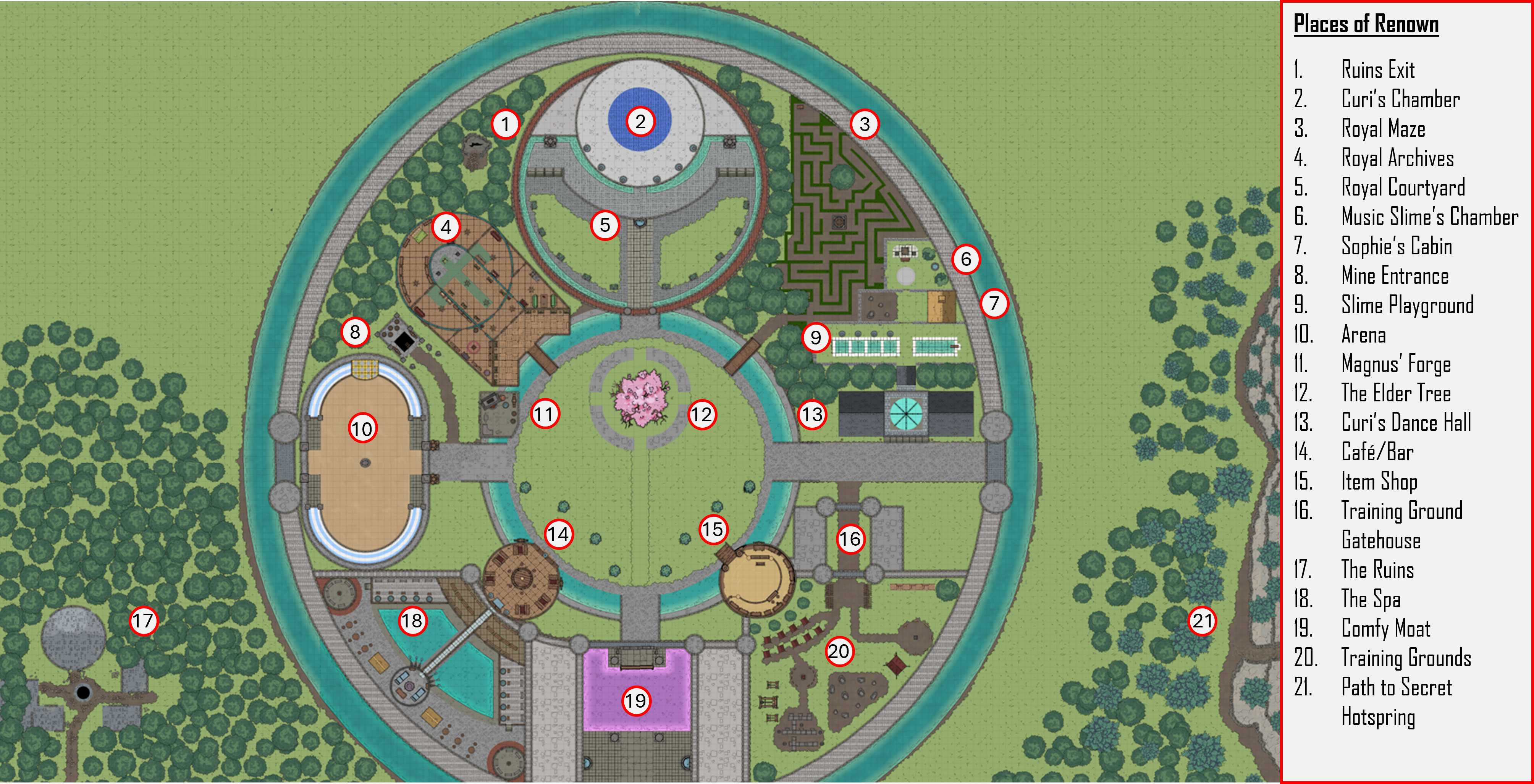Choose map marker 8 by the mine entrance

click(355, 332)
